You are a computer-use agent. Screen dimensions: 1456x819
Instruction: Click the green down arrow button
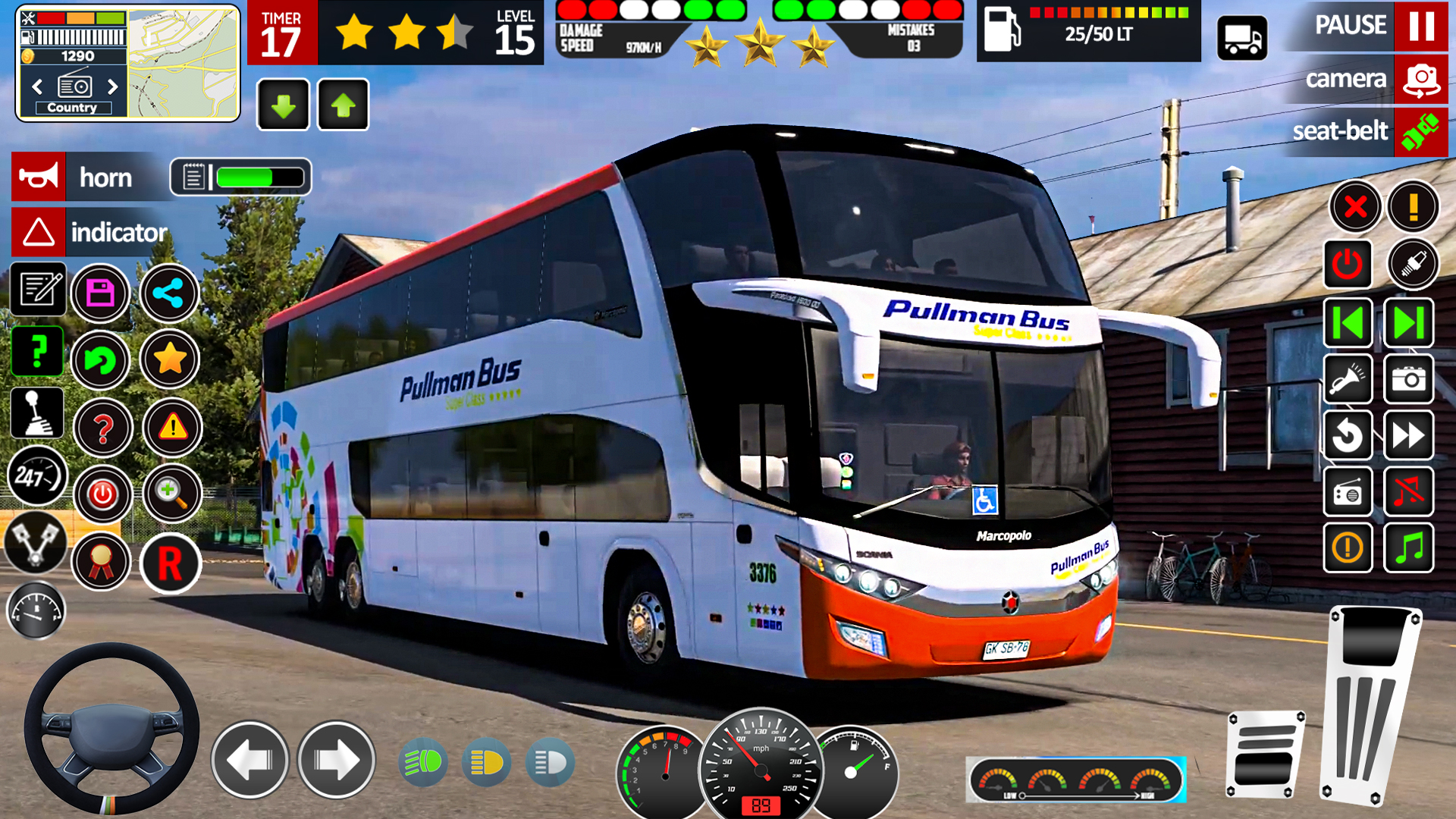pos(284,105)
